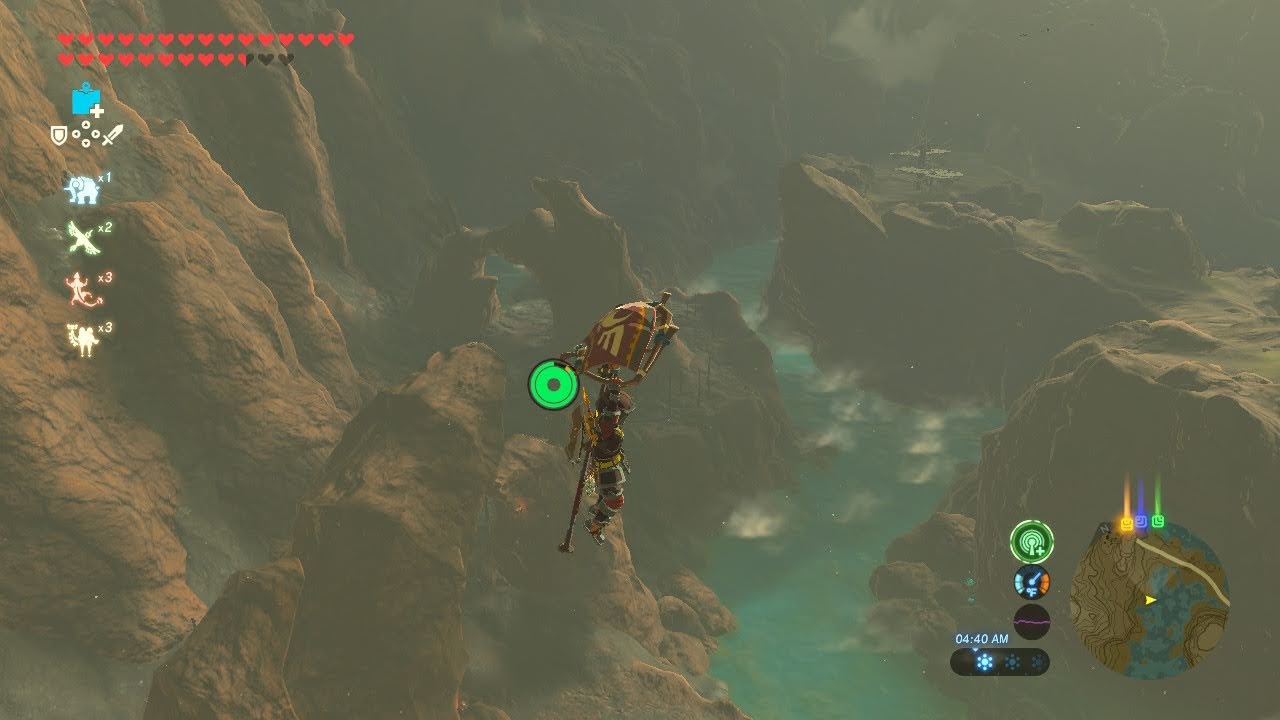Activate the Revali's Gale bird icon
Image resolution: width=1280 pixels, height=720 pixels.
[x=81, y=239]
